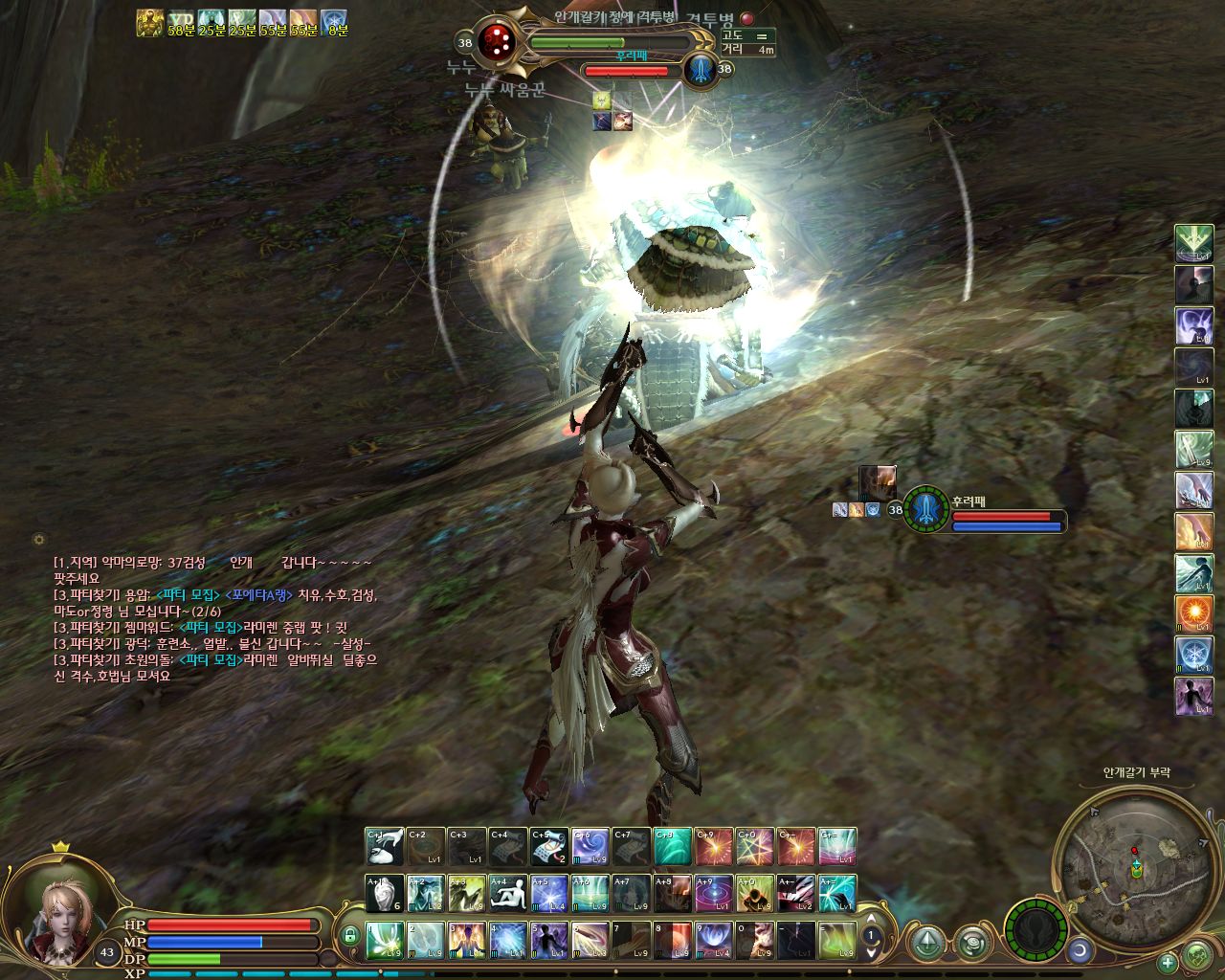Cast the purple ring skill in slot A+9
This screenshot has height=980, width=1225.
coord(713,893)
